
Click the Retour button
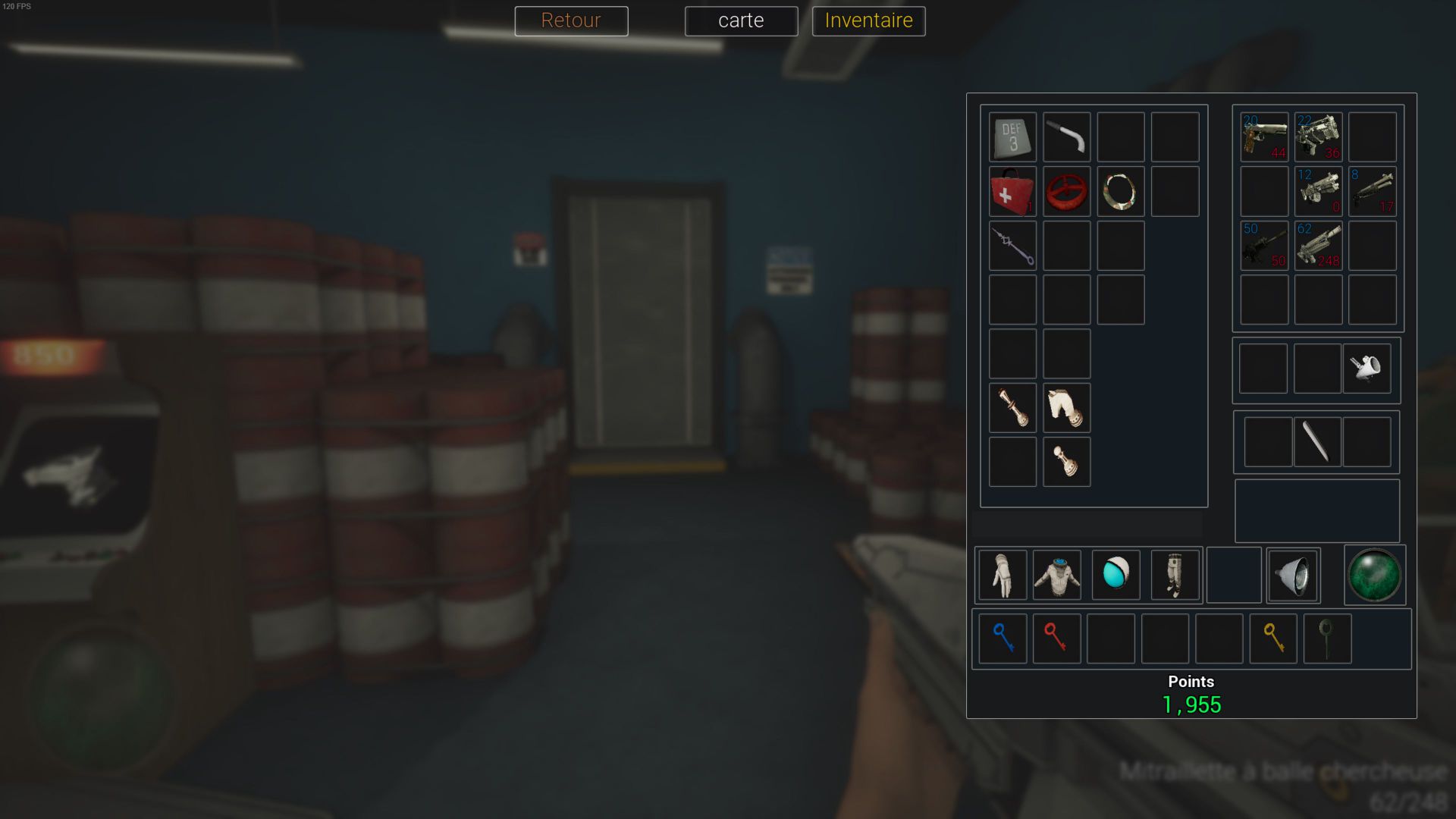tap(571, 20)
